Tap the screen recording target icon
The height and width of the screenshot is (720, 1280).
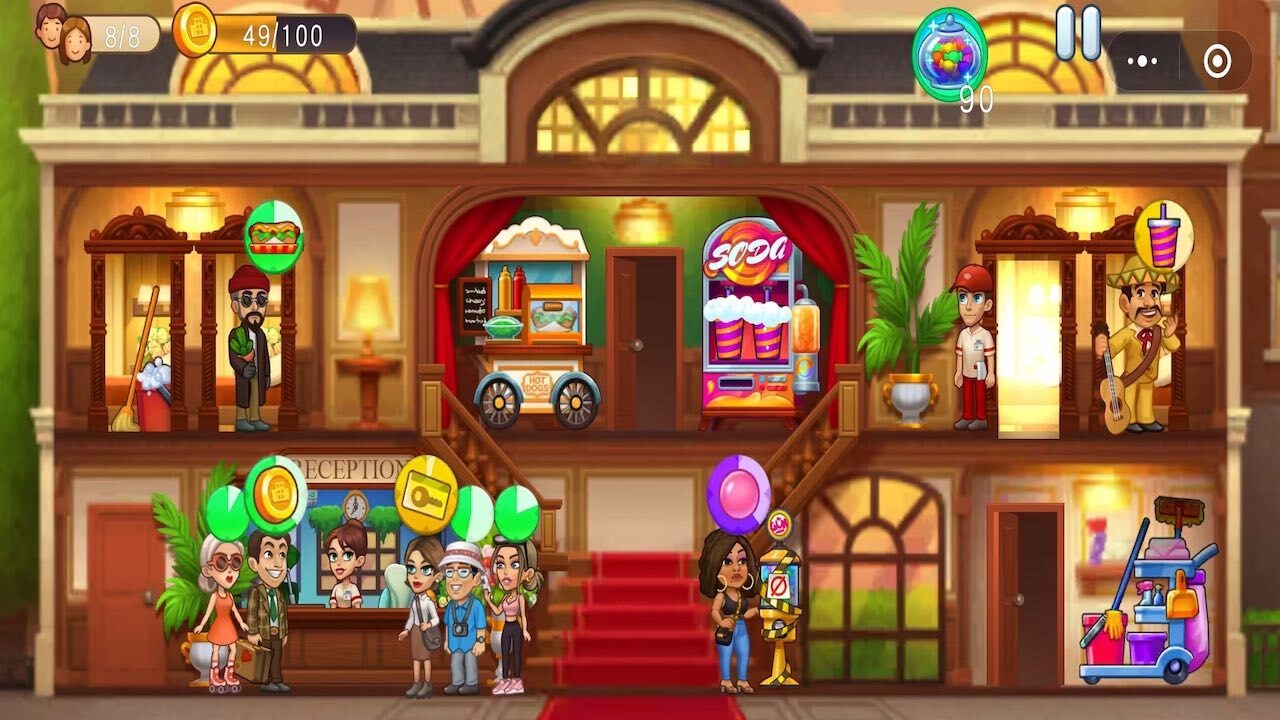tap(1218, 61)
